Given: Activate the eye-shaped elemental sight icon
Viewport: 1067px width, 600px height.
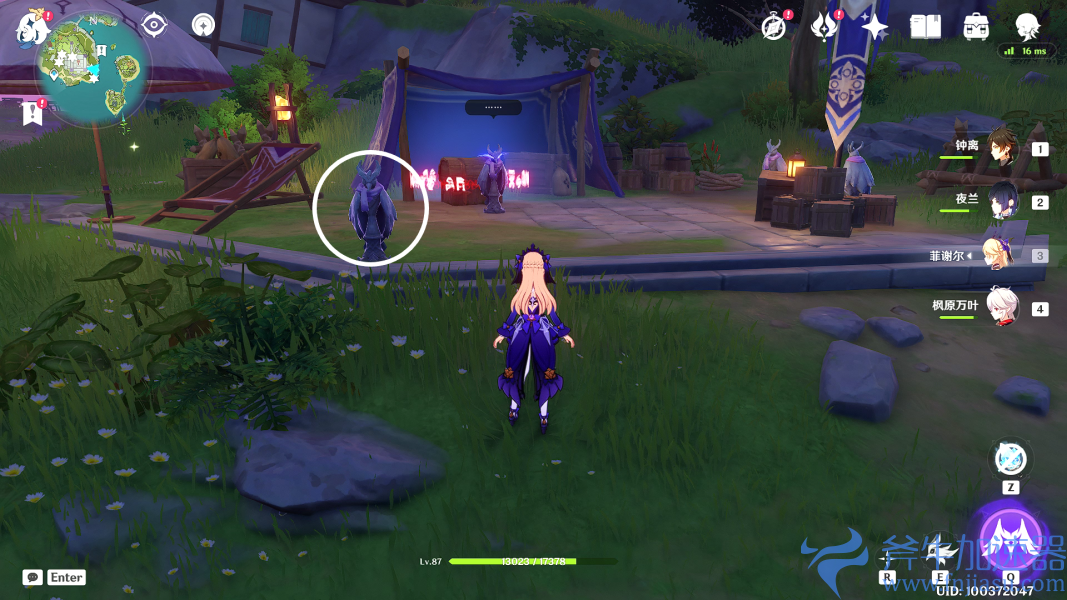Looking at the screenshot, I should (153, 24).
